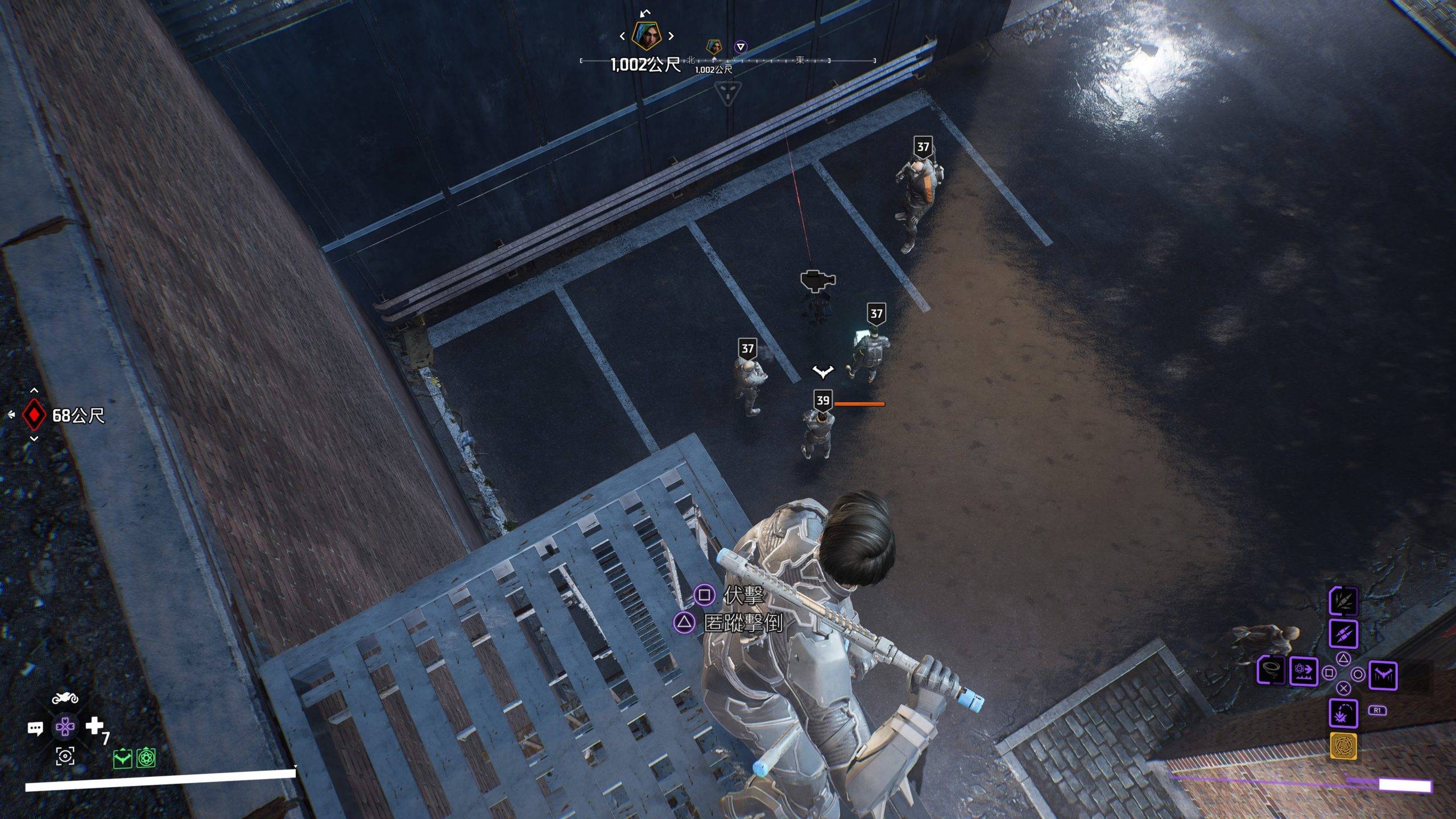Image resolution: width=1456 pixels, height=819 pixels.
Task: Activate the whirlwind tornado ability
Action: point(1271,671)
